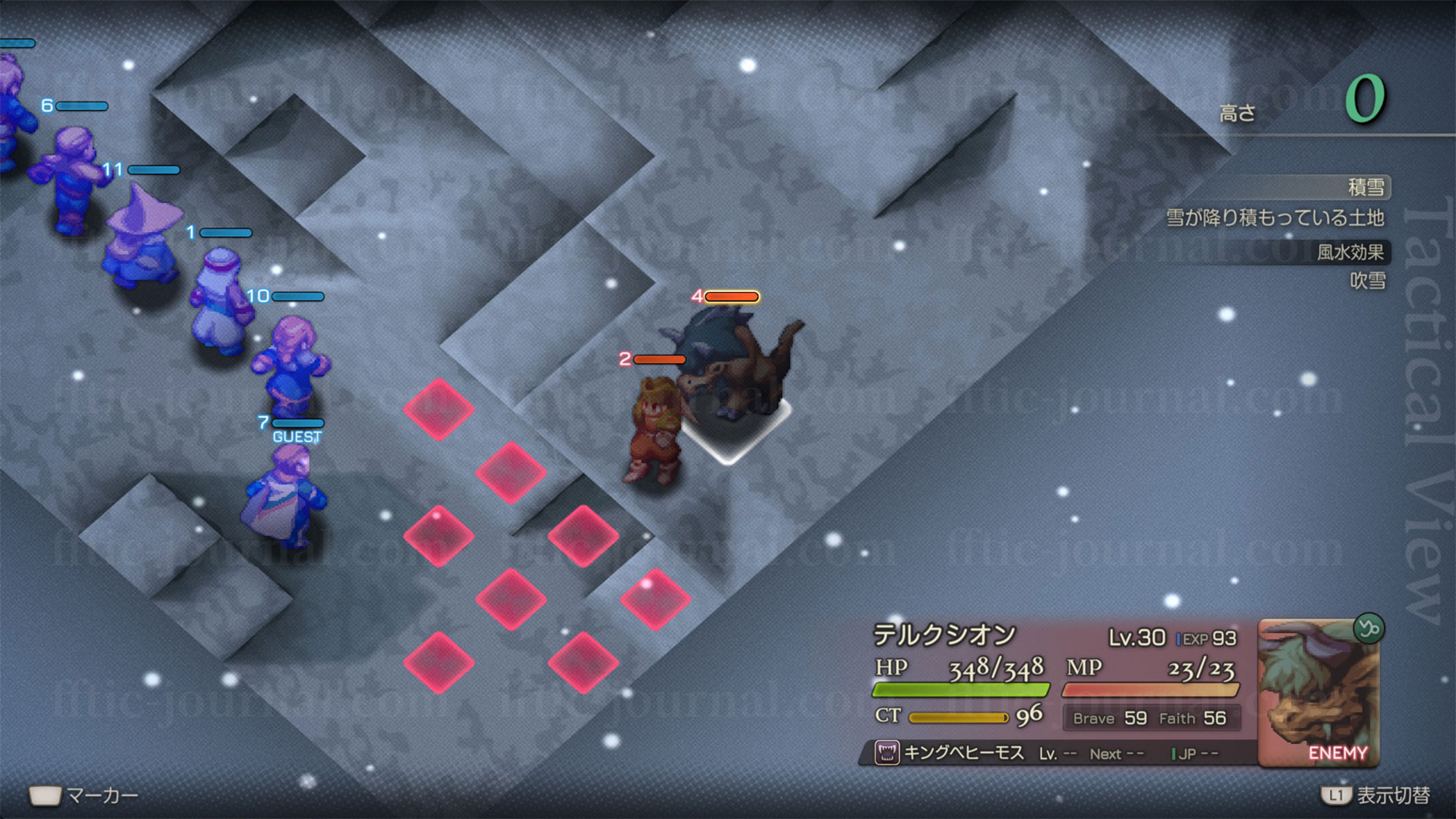Select the GUEST unit marked turn 7
1456x819 pixels.
(x=284, y=497)
